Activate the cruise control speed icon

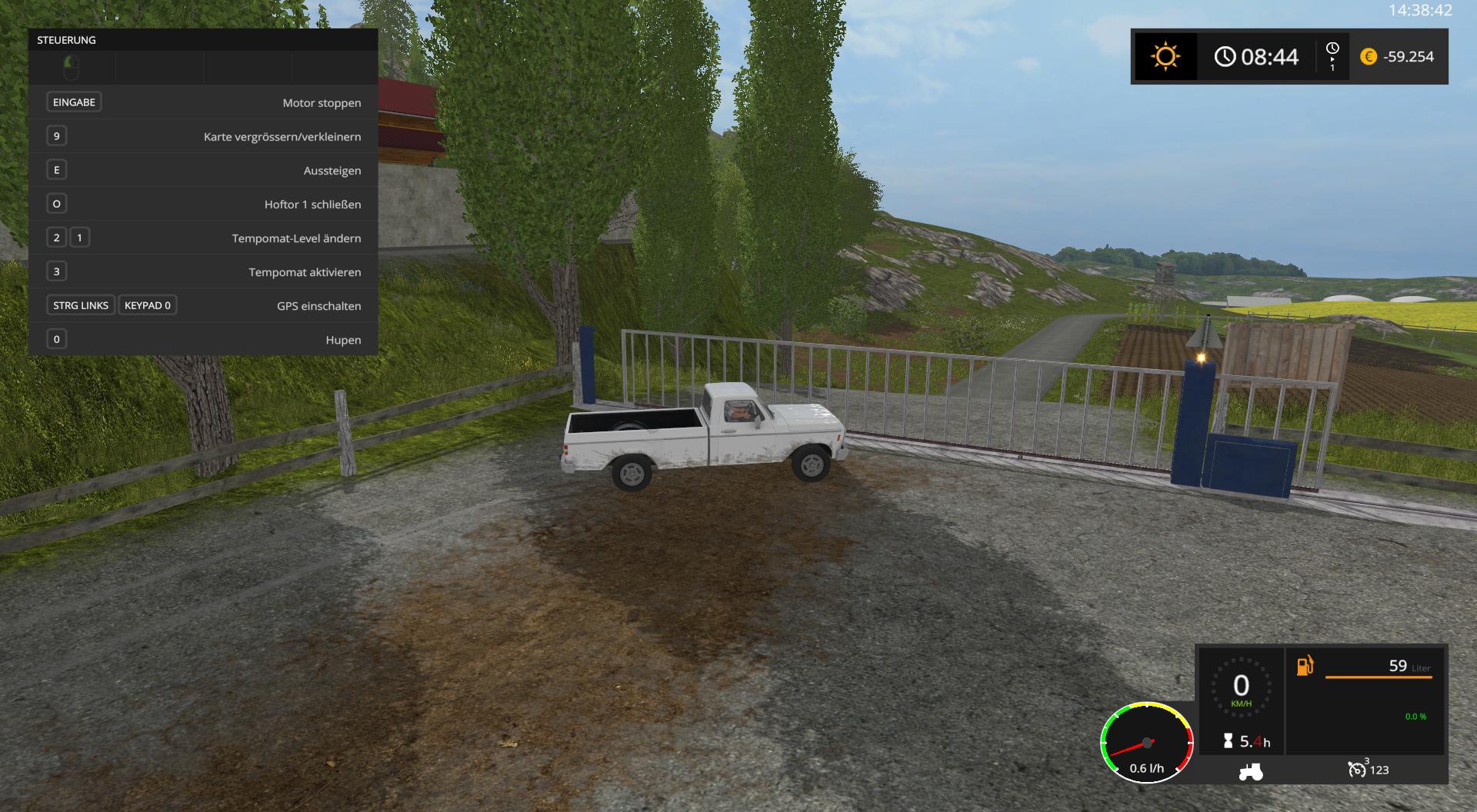tap(1357, 769)
